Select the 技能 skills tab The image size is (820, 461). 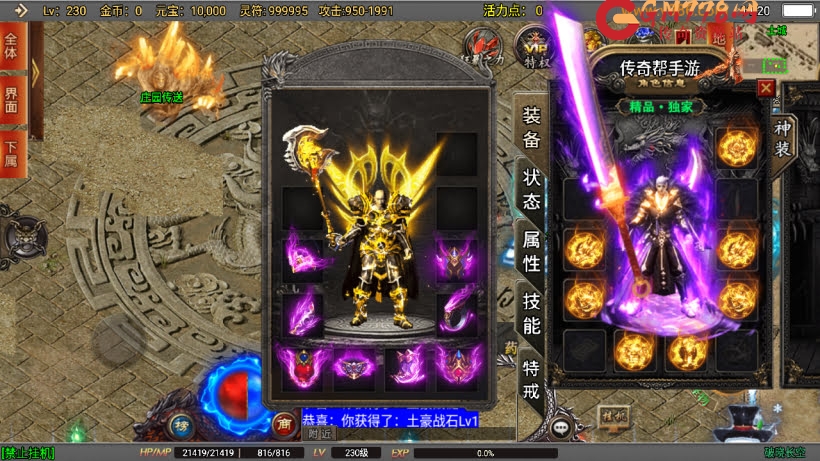pyautogui.click(x=532, y=315)
